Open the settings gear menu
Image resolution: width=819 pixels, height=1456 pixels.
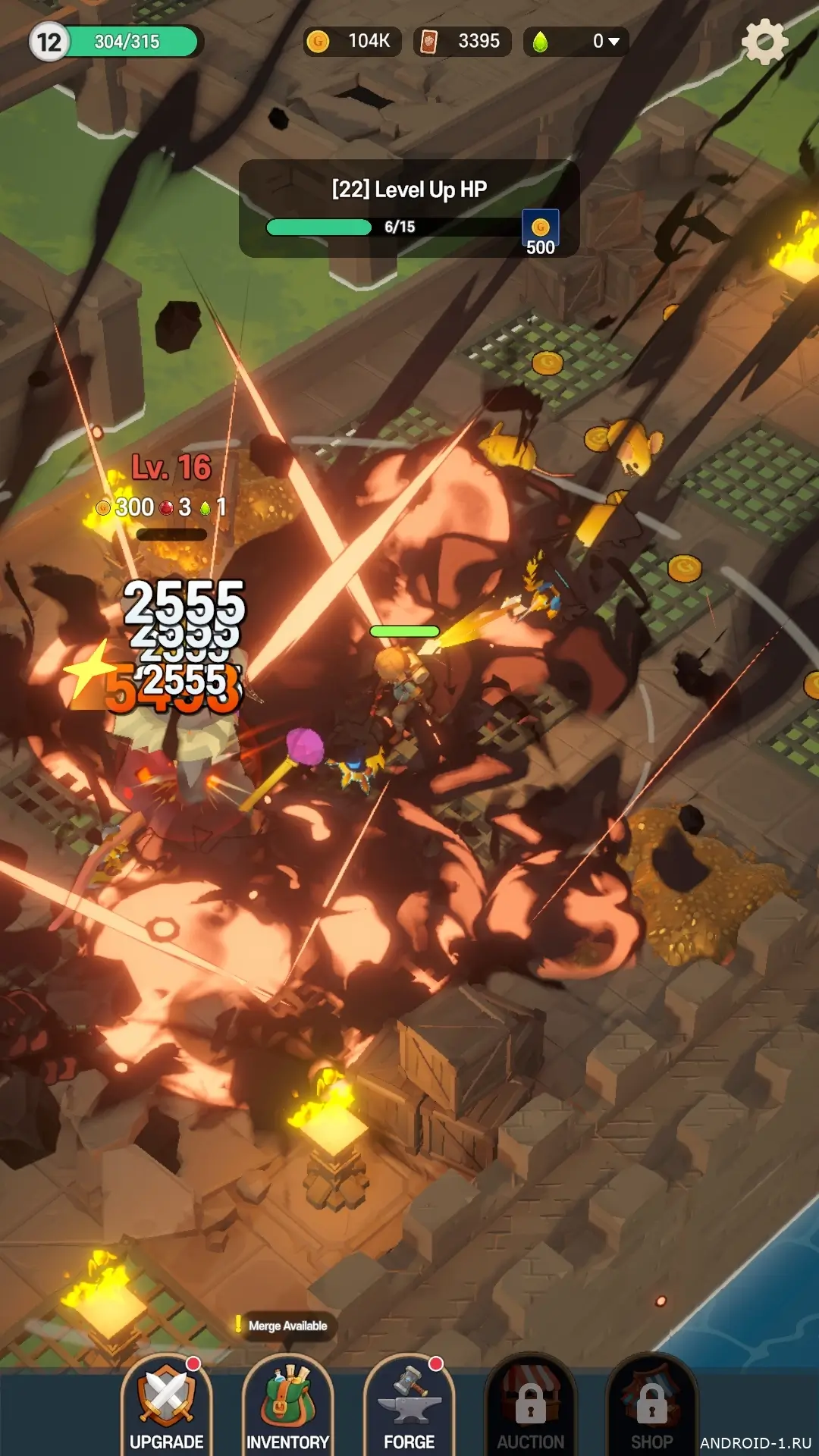pos(764,42)
